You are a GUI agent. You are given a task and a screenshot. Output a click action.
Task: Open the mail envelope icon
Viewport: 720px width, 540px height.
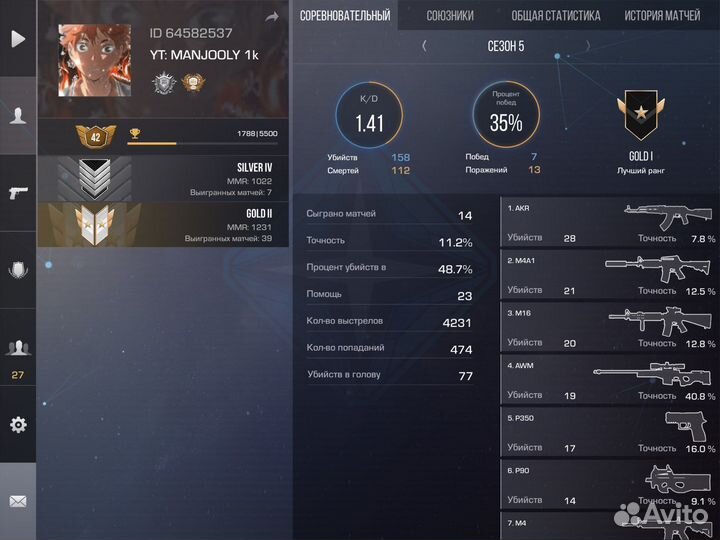18,501
